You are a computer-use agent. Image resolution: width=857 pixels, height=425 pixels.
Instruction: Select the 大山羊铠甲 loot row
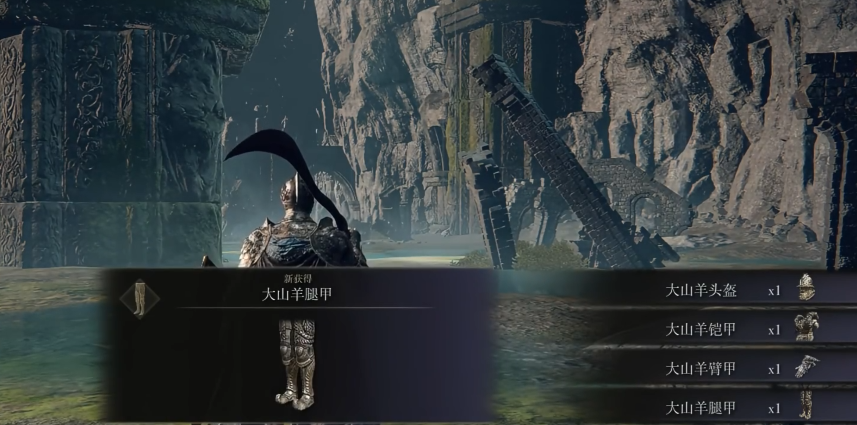720,329
